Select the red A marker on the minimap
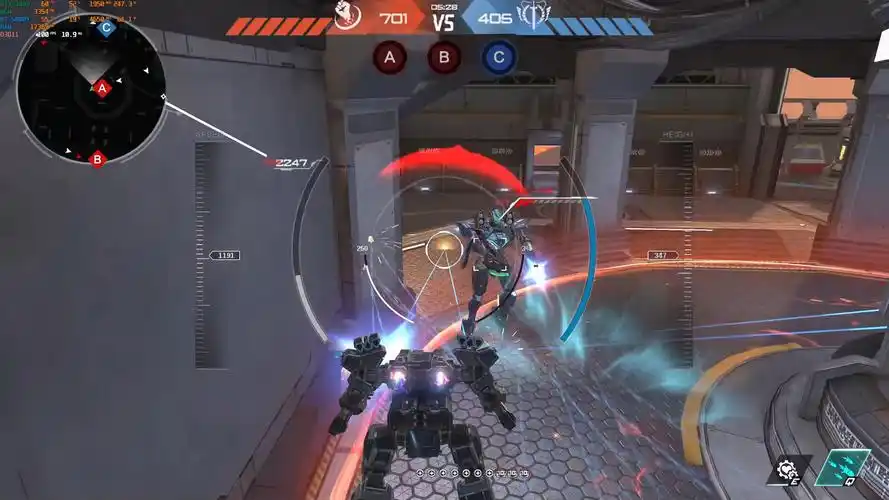Image resolution: width=889 pixels, height=500 pixels. click(101, 89)
